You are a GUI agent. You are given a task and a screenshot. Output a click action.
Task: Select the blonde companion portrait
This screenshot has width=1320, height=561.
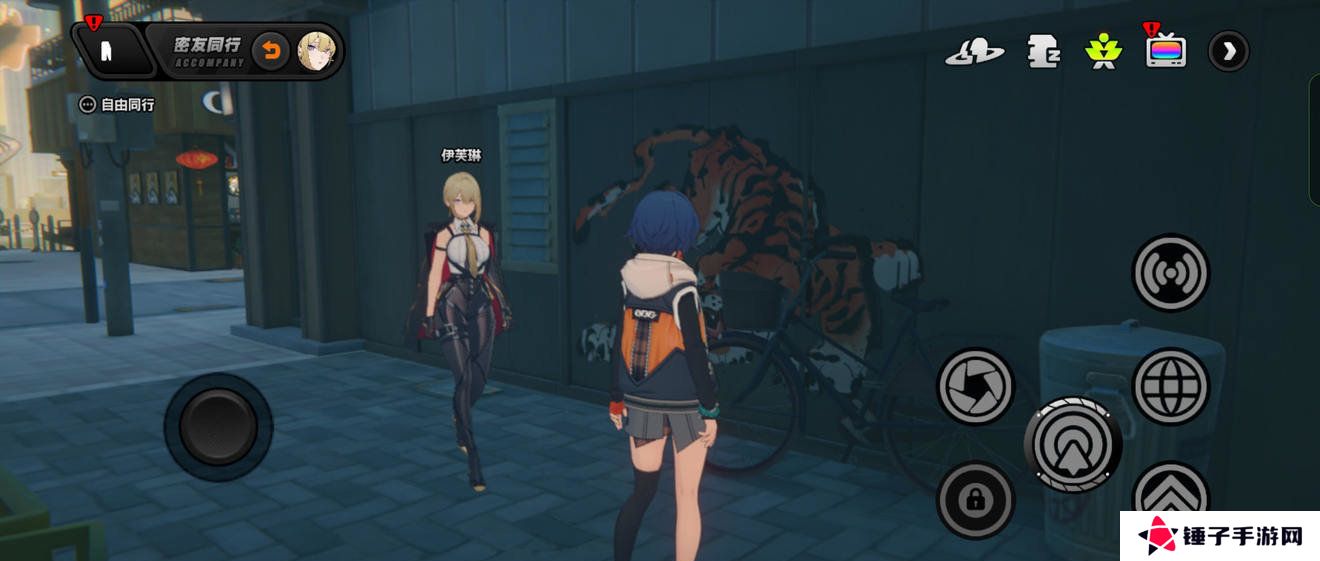tap(316, 51)
